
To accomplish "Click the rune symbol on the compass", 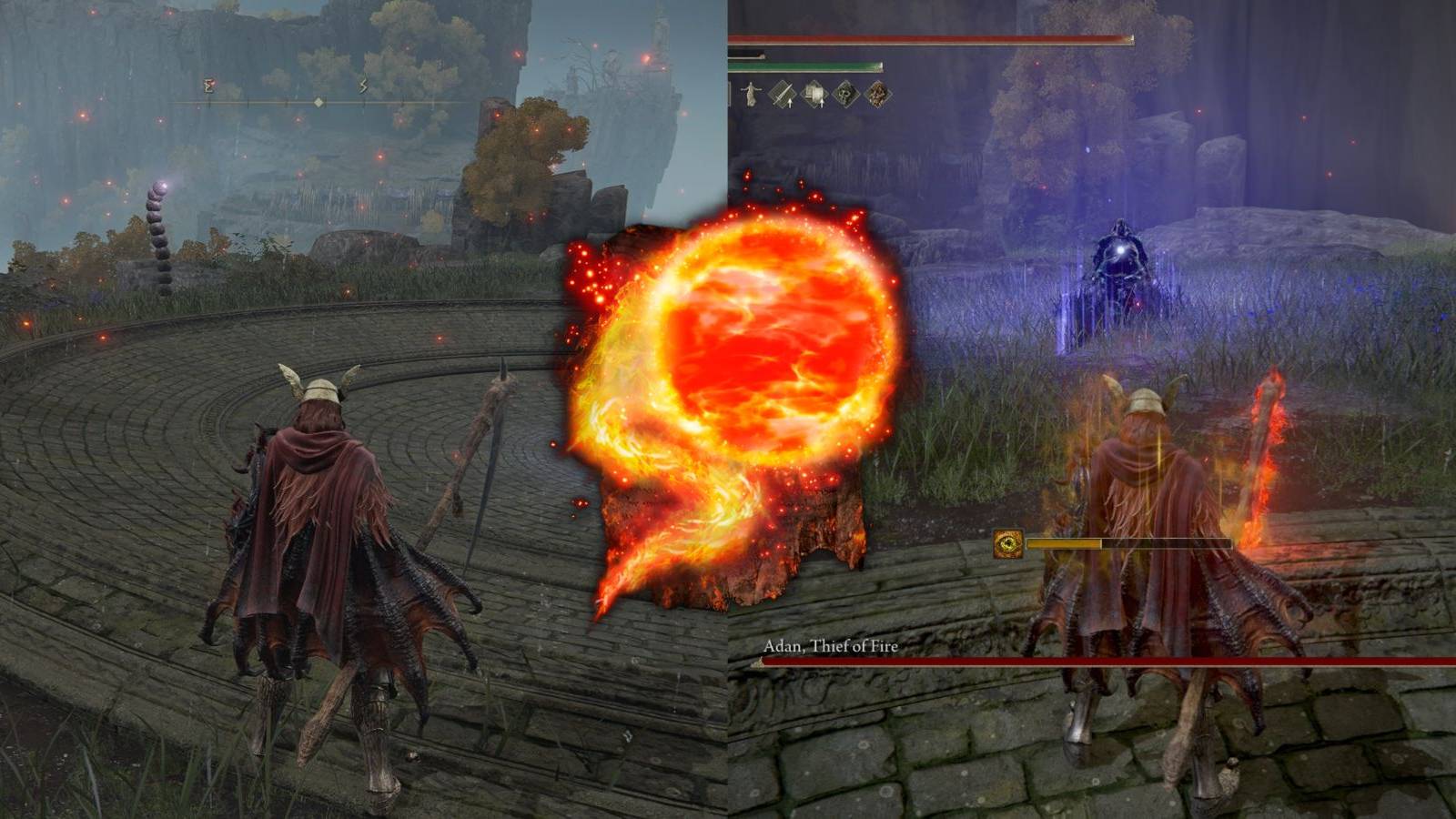I will click(209, 84).
